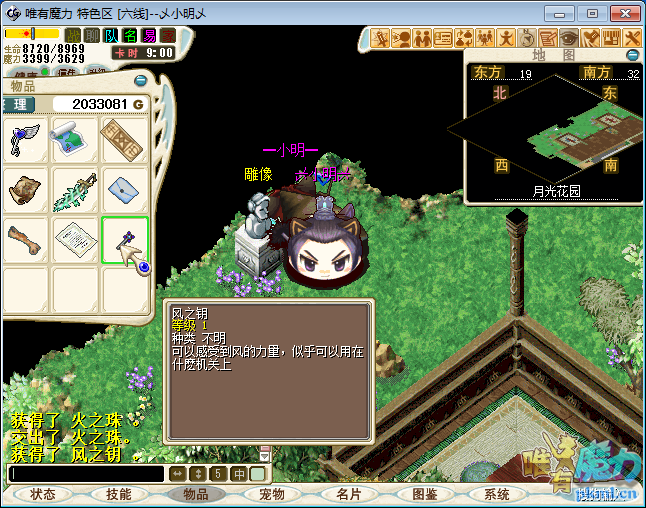The width and height of the screenshot is (646, 508).
Task: Switch to the 技能 skills tab
Action: [x=119, y=494]
